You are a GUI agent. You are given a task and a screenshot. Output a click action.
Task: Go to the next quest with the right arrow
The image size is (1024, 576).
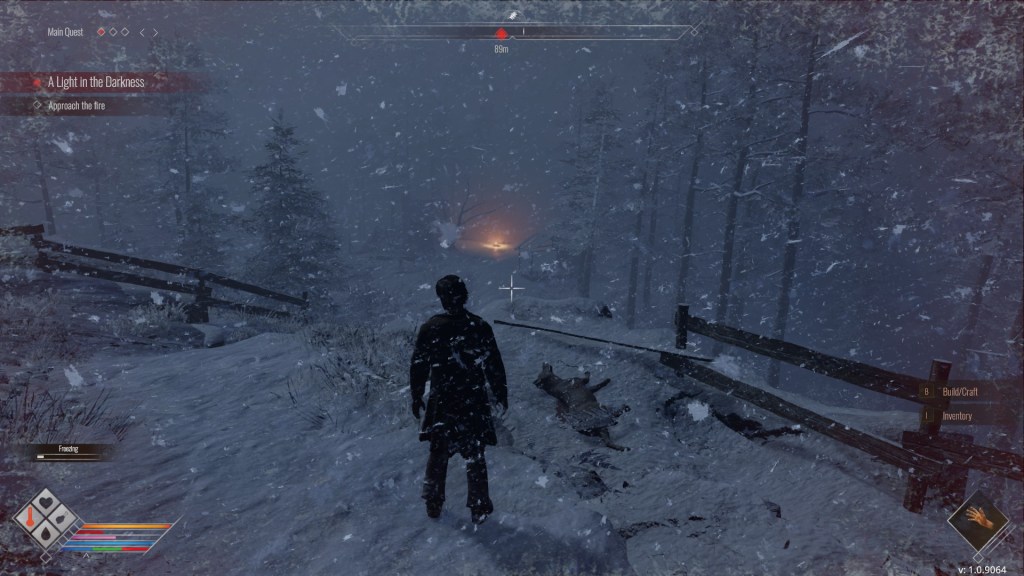[x=155, y=32]
